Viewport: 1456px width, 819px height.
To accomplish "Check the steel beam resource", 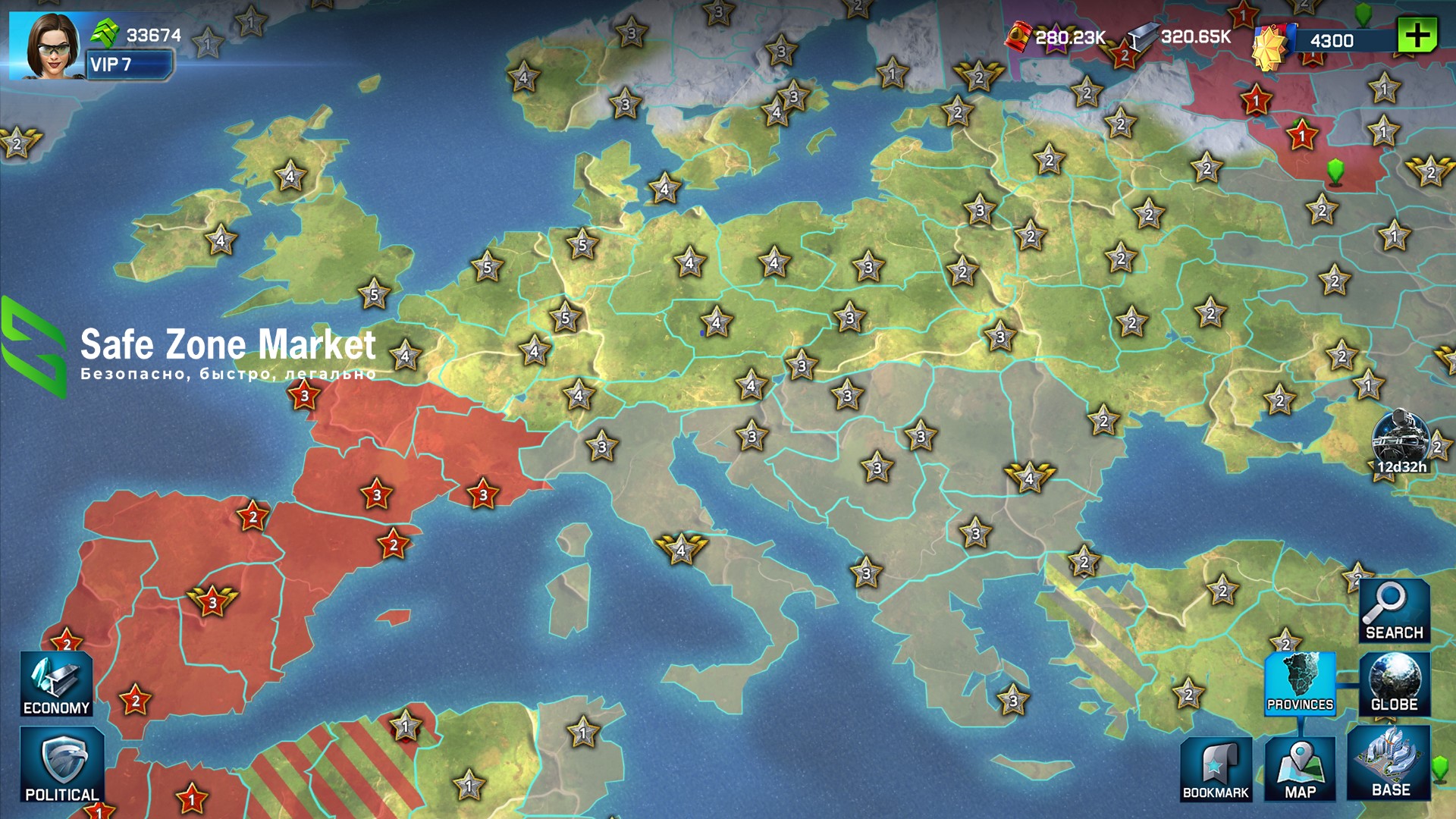I will click(1142, 36).
